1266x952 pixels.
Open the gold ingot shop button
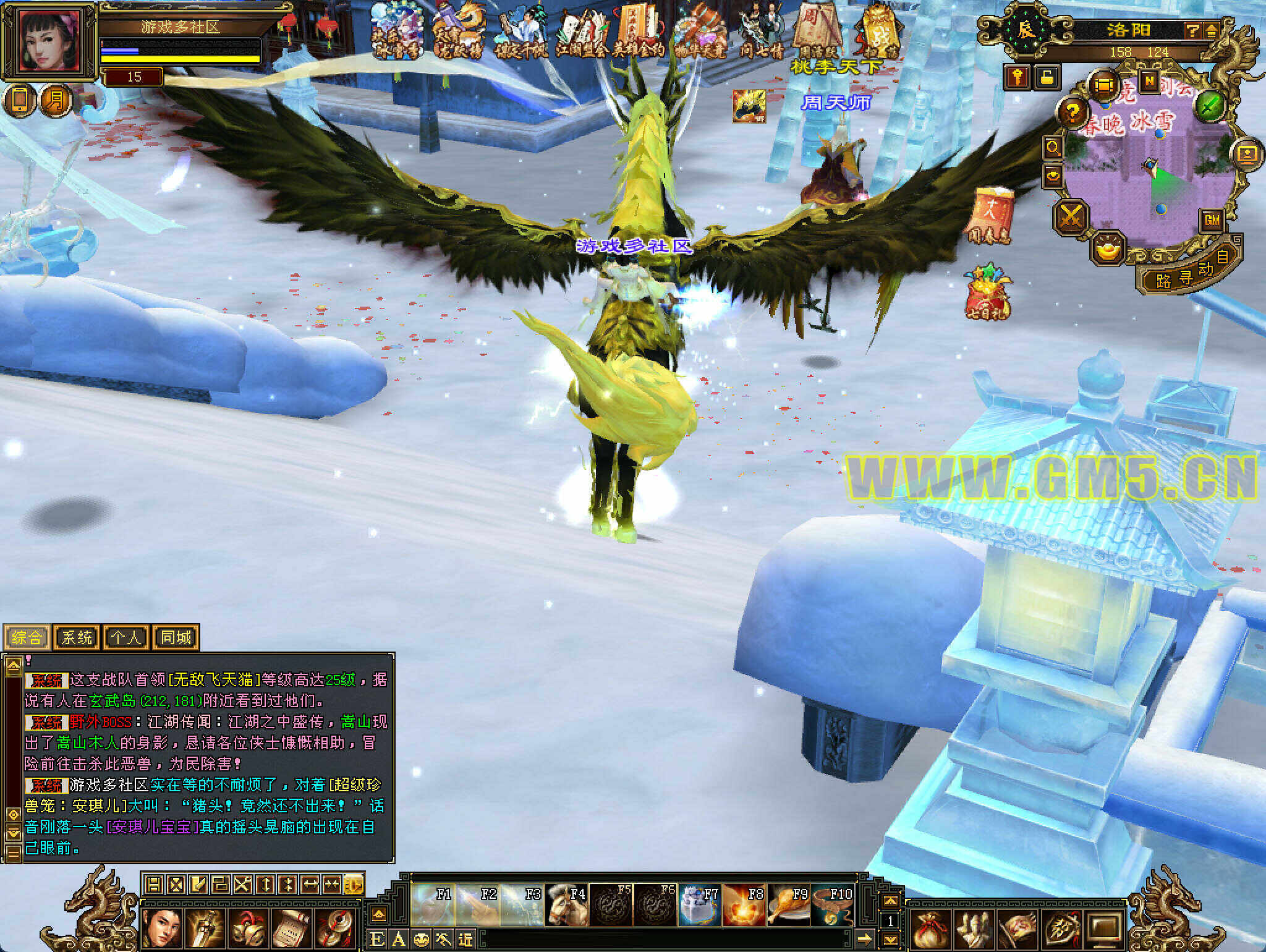point(1107,249)
